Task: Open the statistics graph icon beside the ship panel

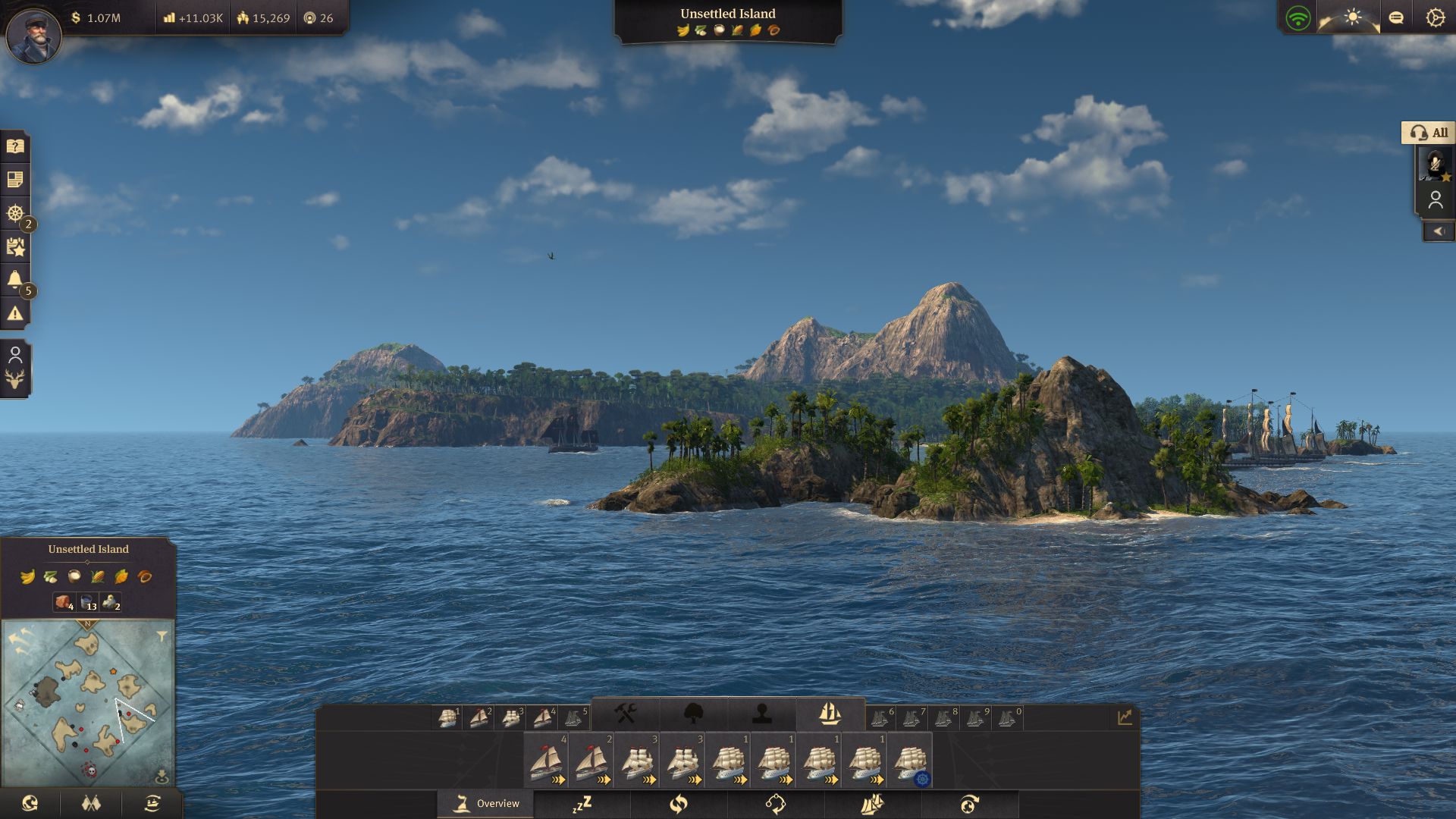Action: click(1124, 714)
